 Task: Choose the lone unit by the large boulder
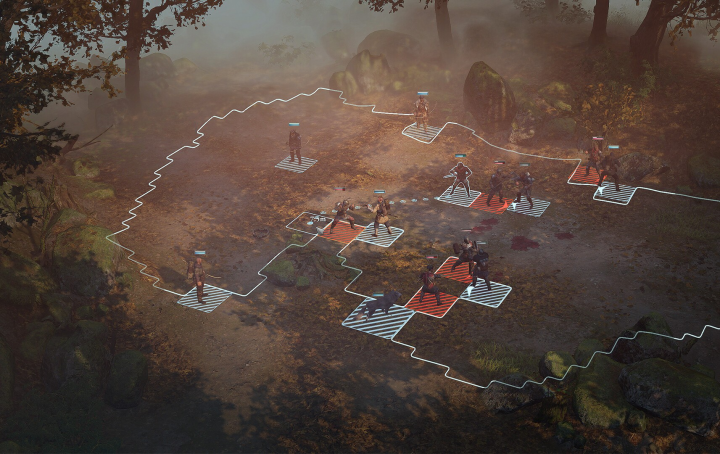click(422, 113)
